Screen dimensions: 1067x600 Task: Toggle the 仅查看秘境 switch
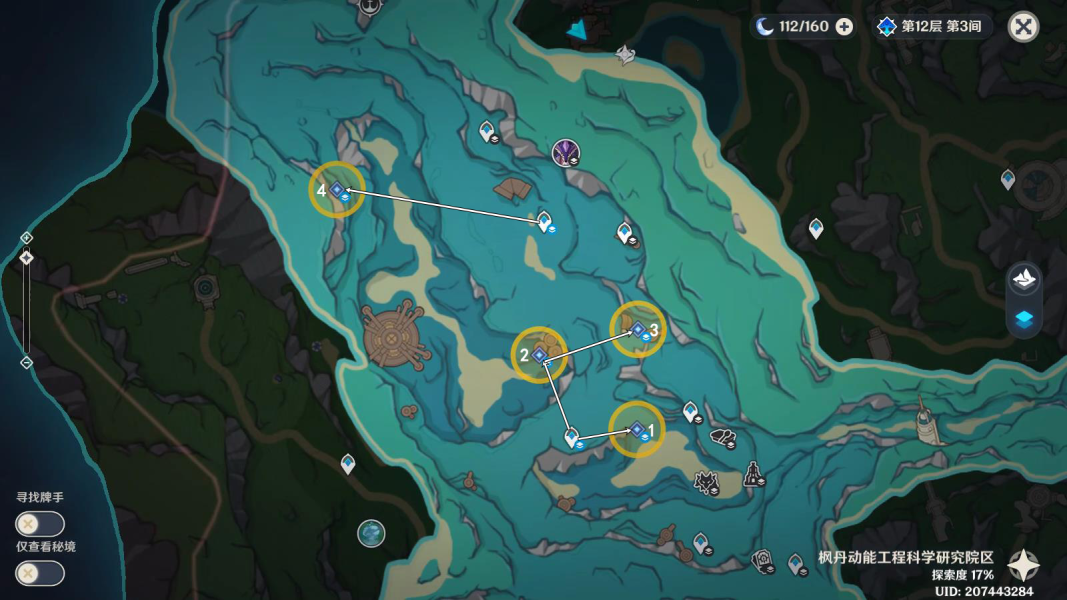tap(40, 573)
